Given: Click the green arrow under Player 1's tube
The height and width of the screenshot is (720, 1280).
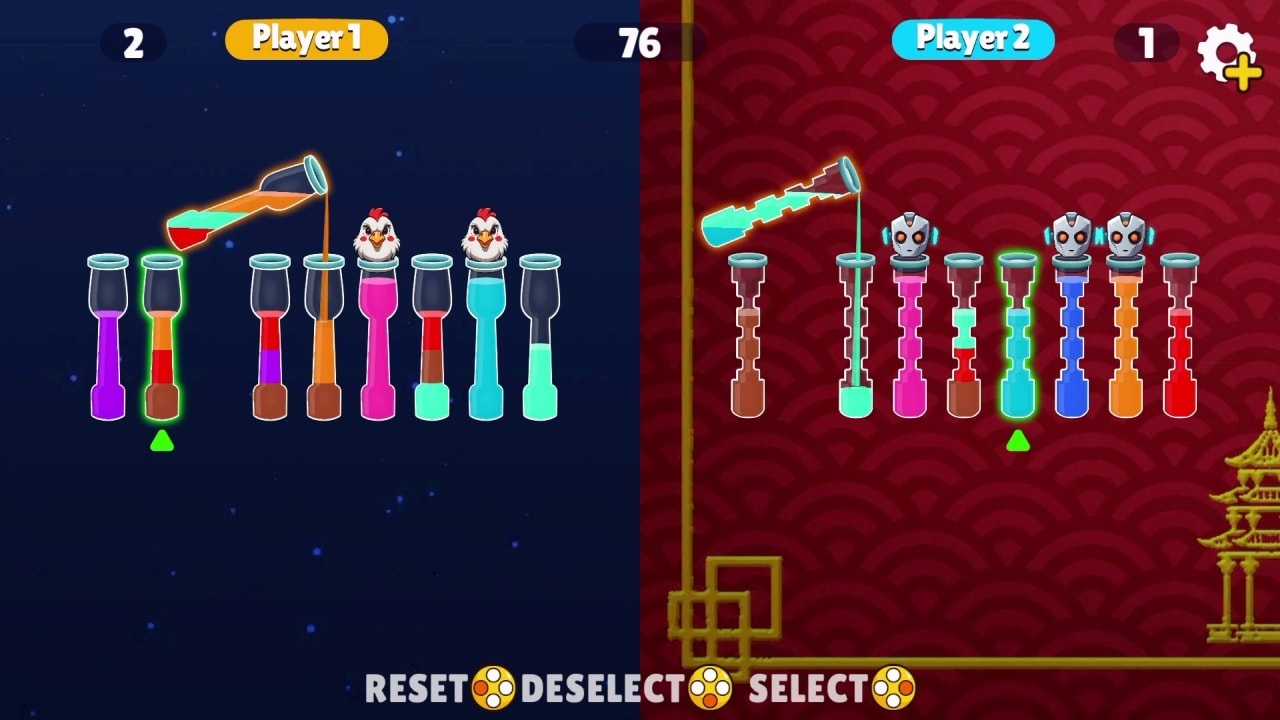Looking at the screenshot, I should tap(163, 435).
